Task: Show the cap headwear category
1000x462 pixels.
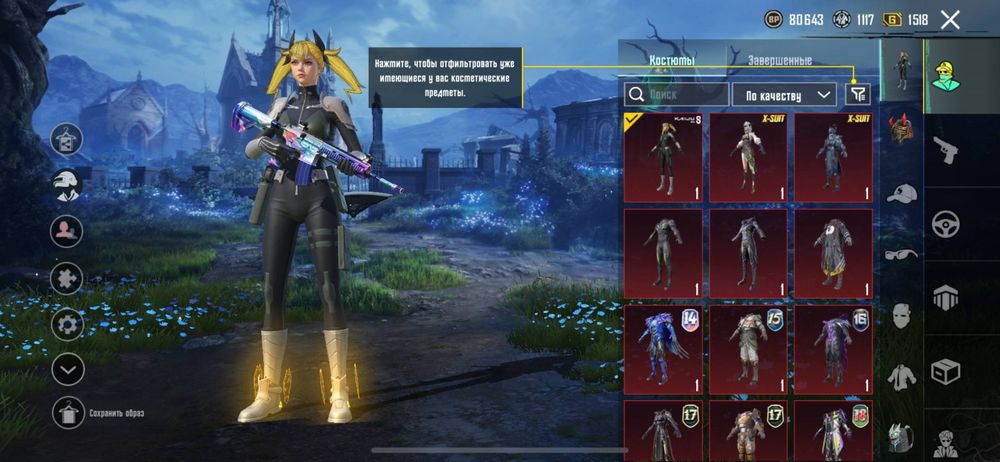Action: click(x=902, y=193)
